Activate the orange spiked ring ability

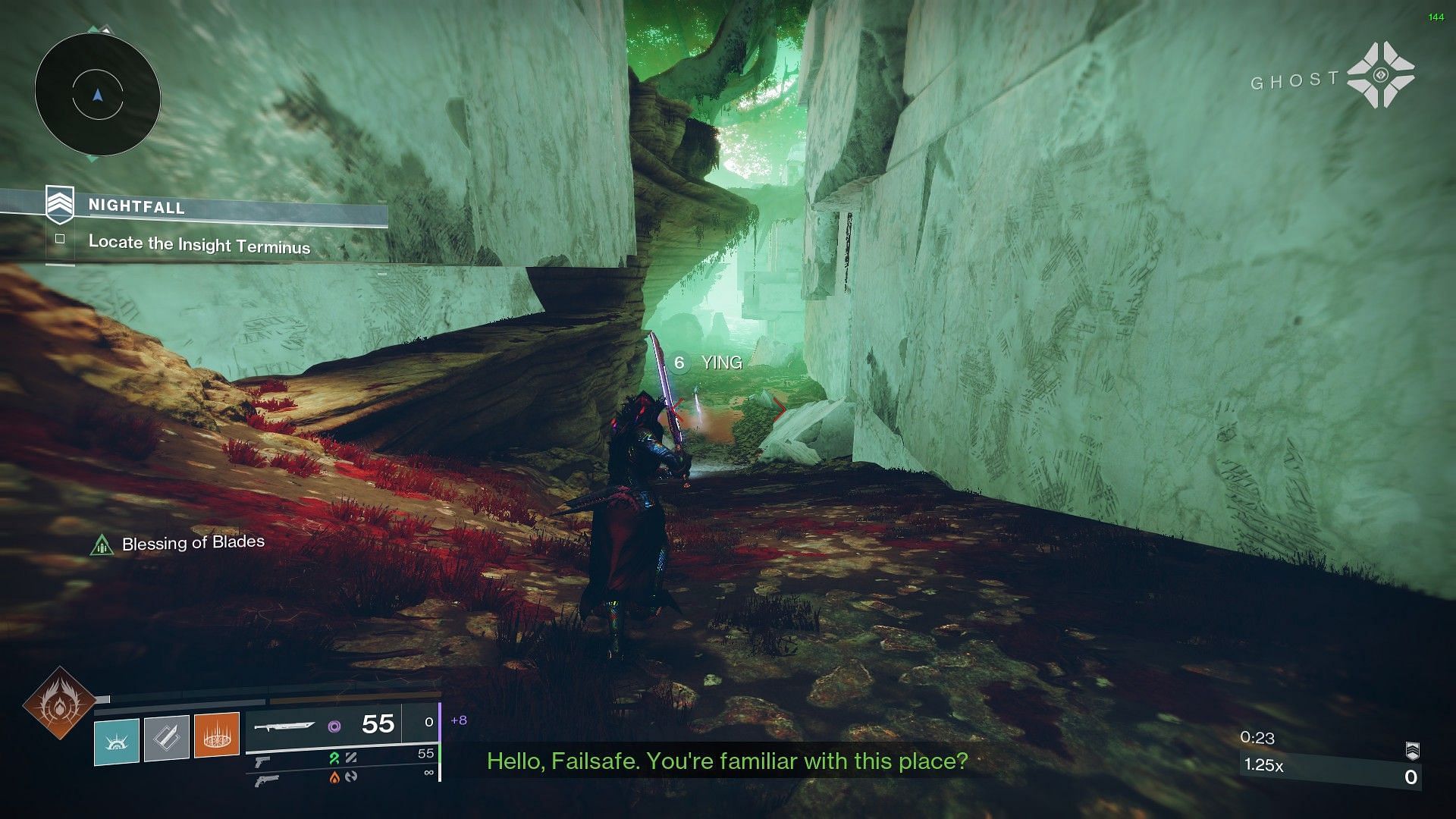coord(217,735)
